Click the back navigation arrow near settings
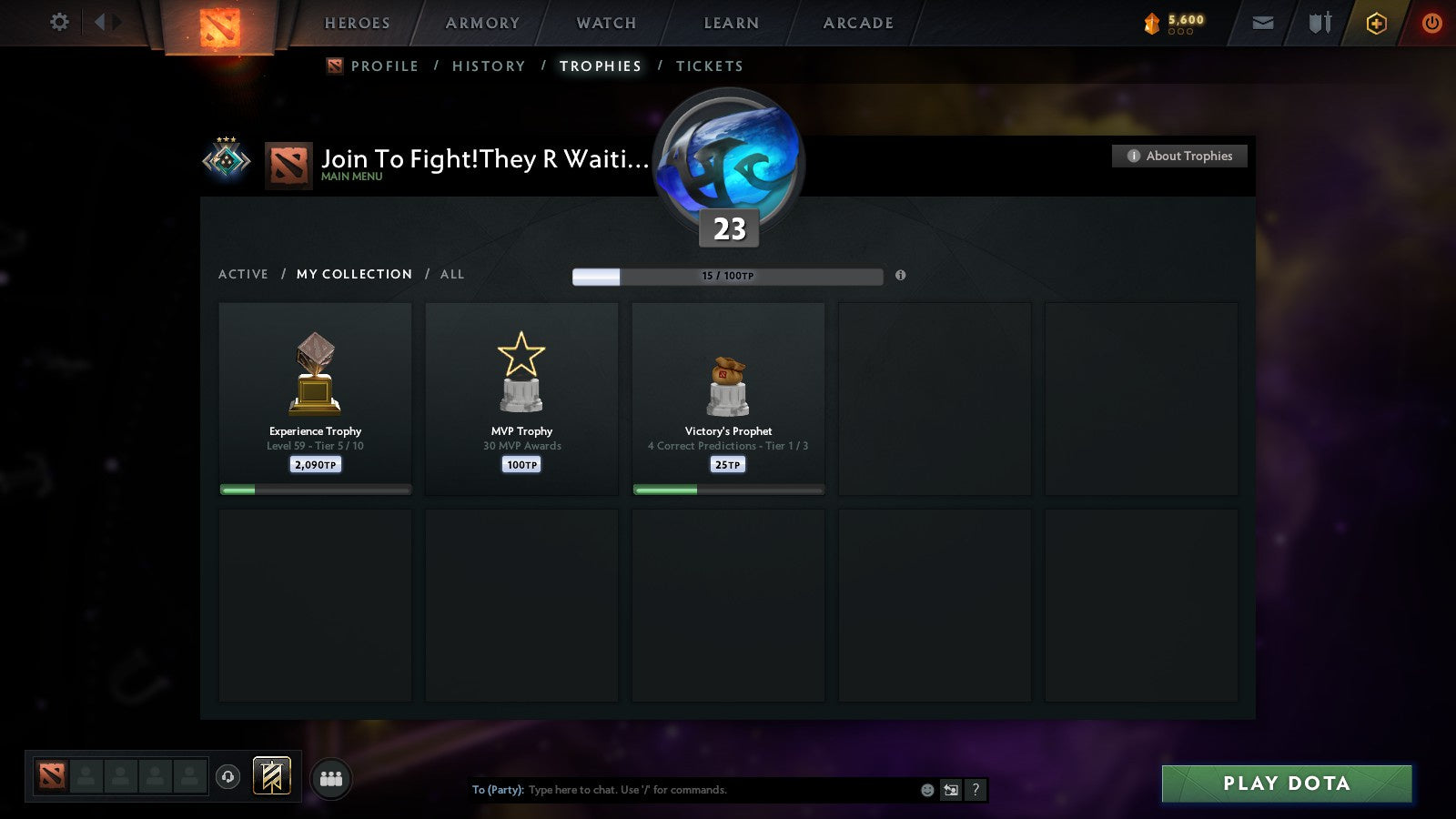The height and width of the screenshot is (819, 1456). (x=102, y=23)
